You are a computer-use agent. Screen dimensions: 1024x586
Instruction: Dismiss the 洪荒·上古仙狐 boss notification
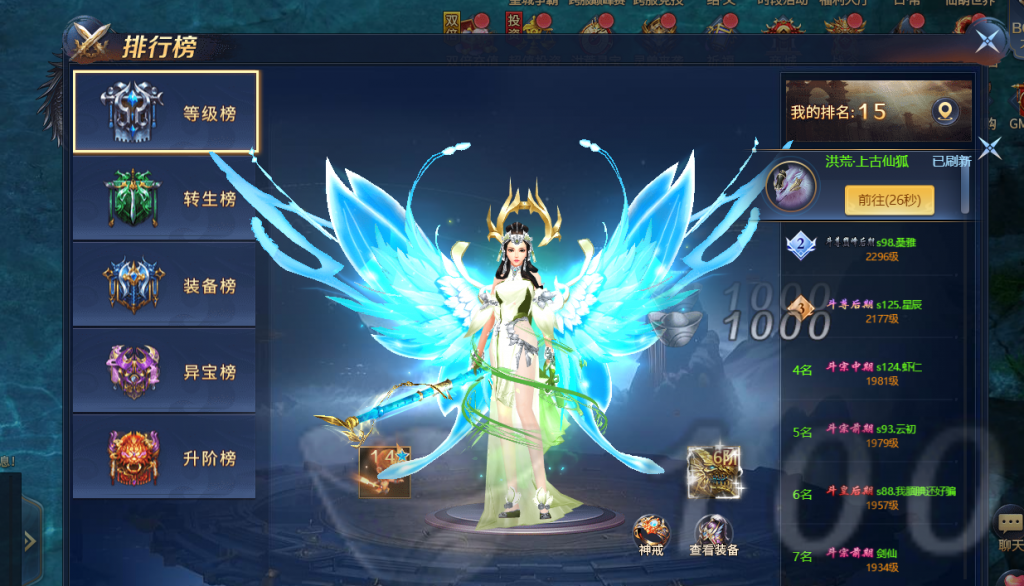(990, 149)
